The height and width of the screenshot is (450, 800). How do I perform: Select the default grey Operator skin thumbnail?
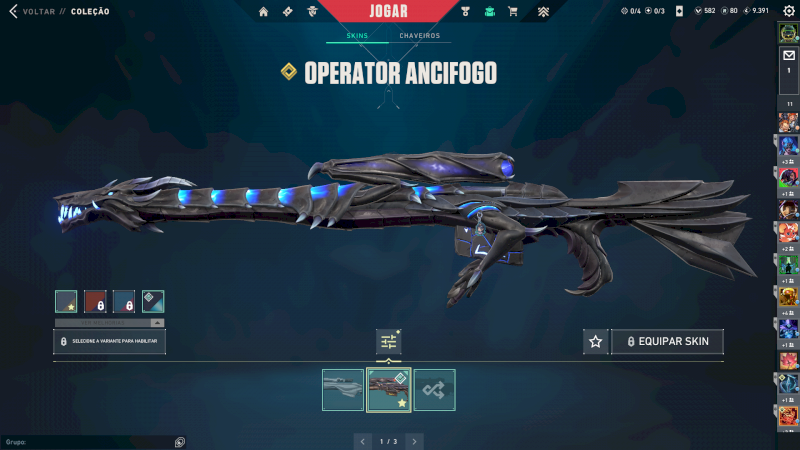tap(343, 390)
